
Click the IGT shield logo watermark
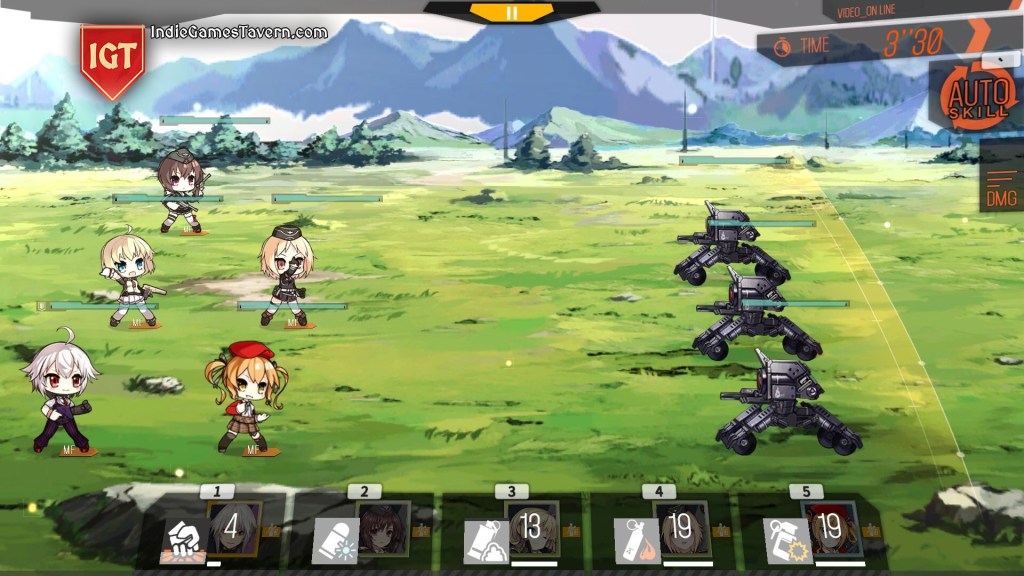click(x=112, y=58)
